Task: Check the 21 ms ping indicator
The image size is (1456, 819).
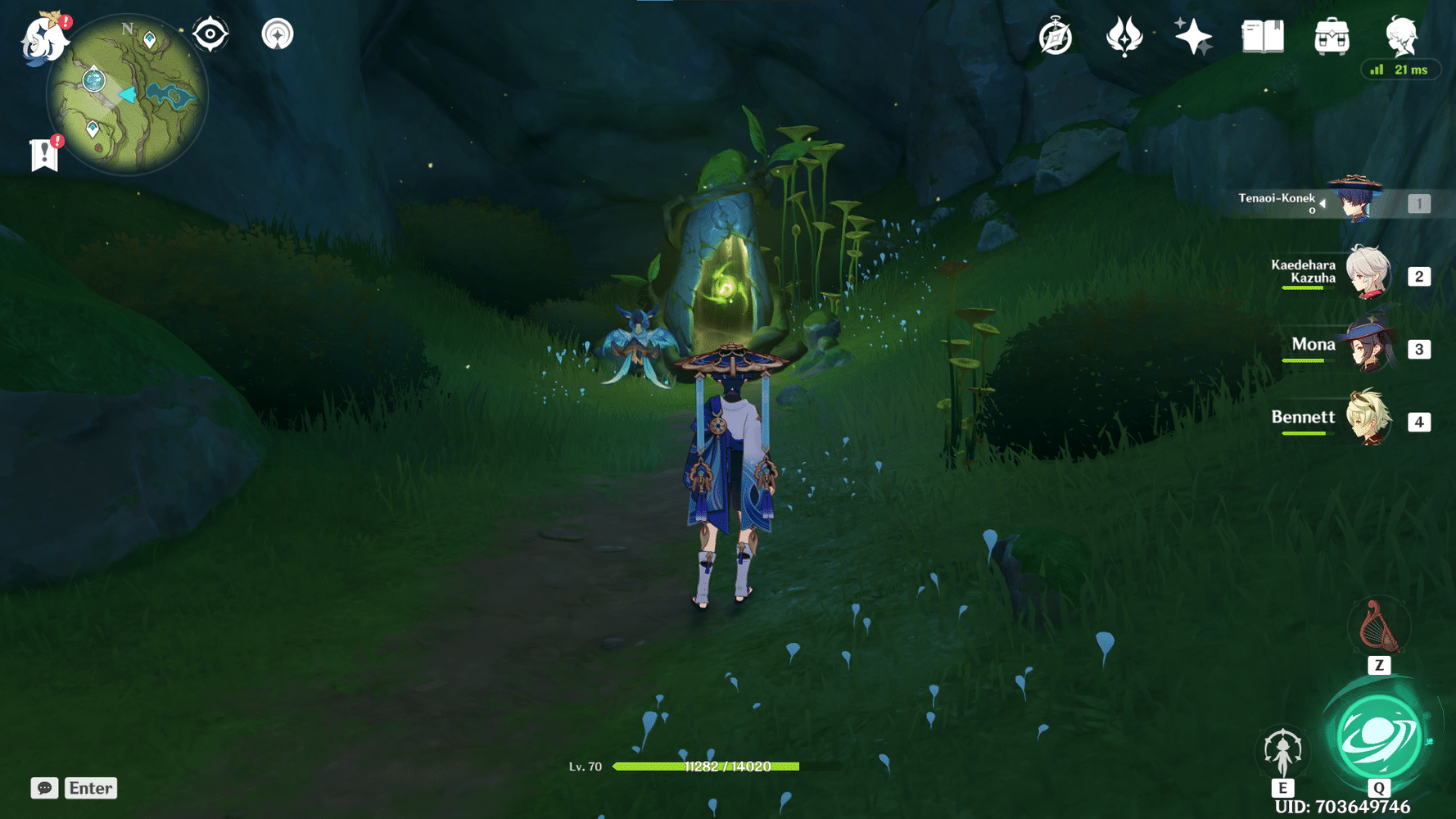Action: click(1401, 70)
